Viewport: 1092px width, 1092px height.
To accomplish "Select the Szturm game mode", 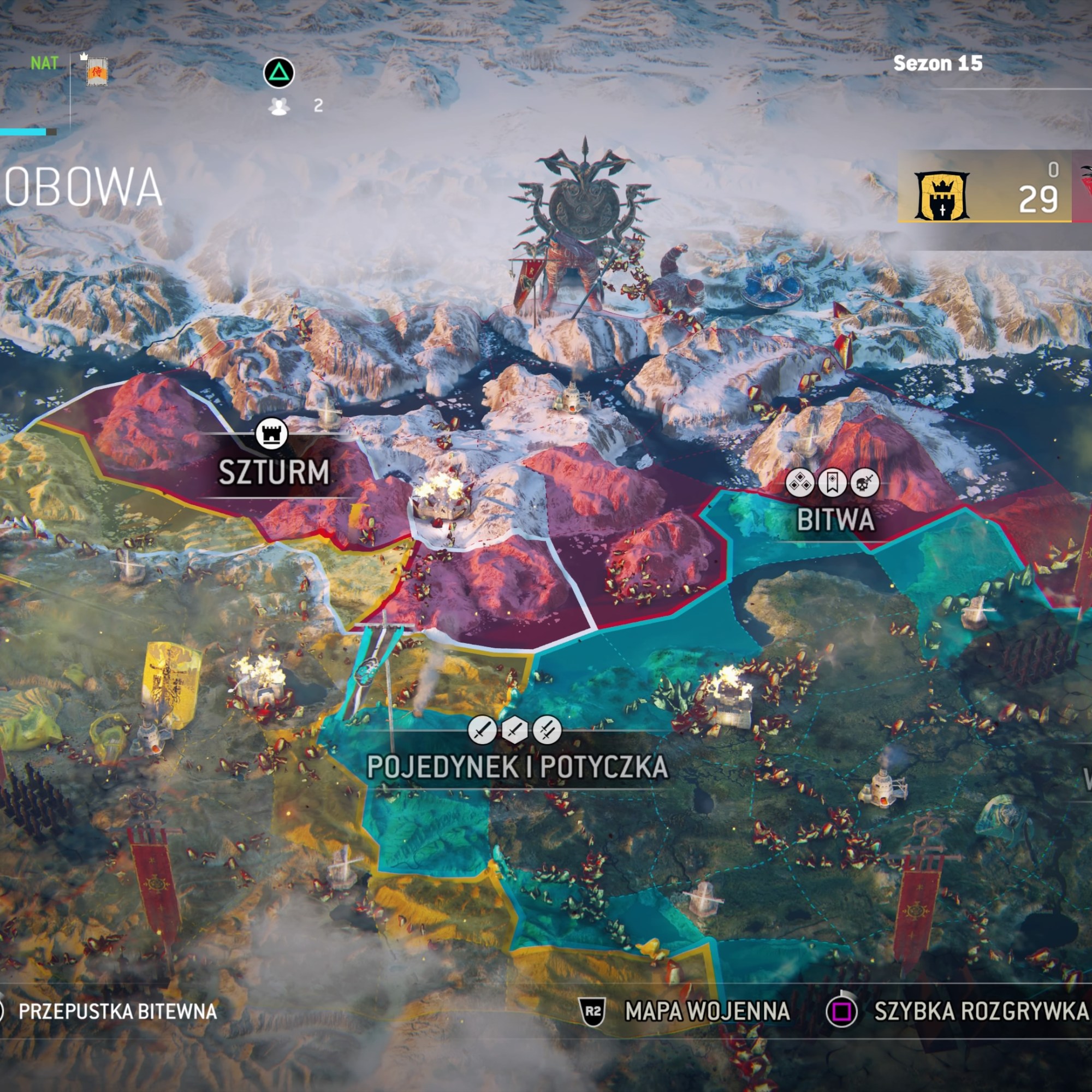I will pyautogui.click(x=274, y=471).
